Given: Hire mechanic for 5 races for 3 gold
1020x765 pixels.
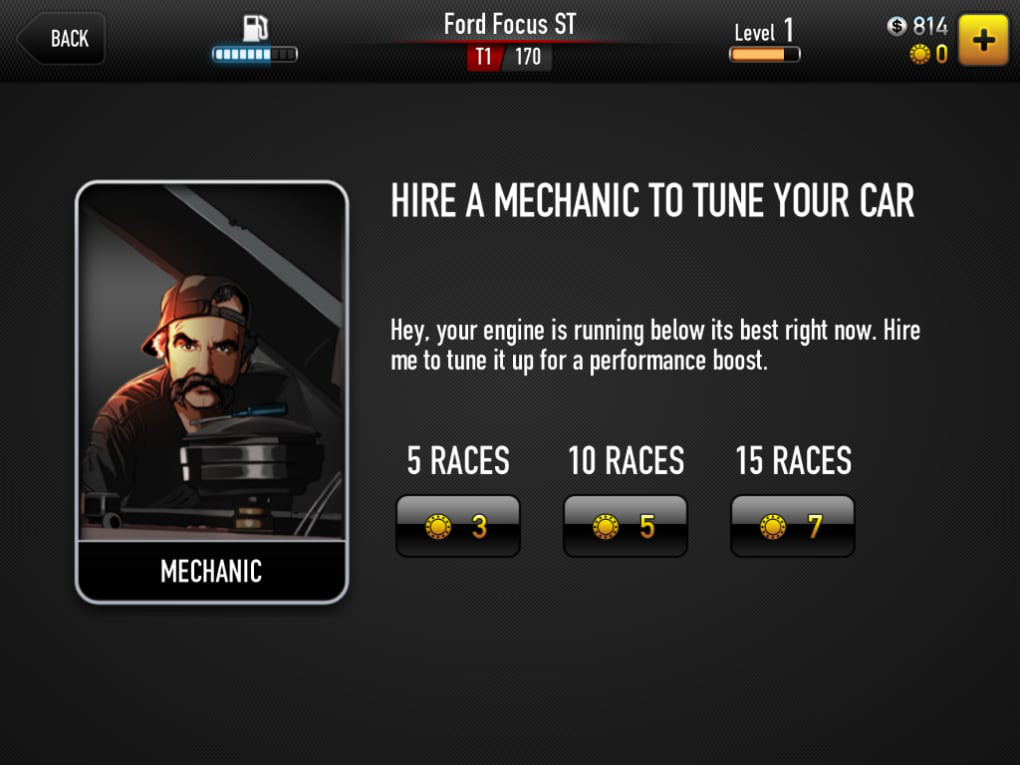Looking at the screenshot, I should pos(458,526).
